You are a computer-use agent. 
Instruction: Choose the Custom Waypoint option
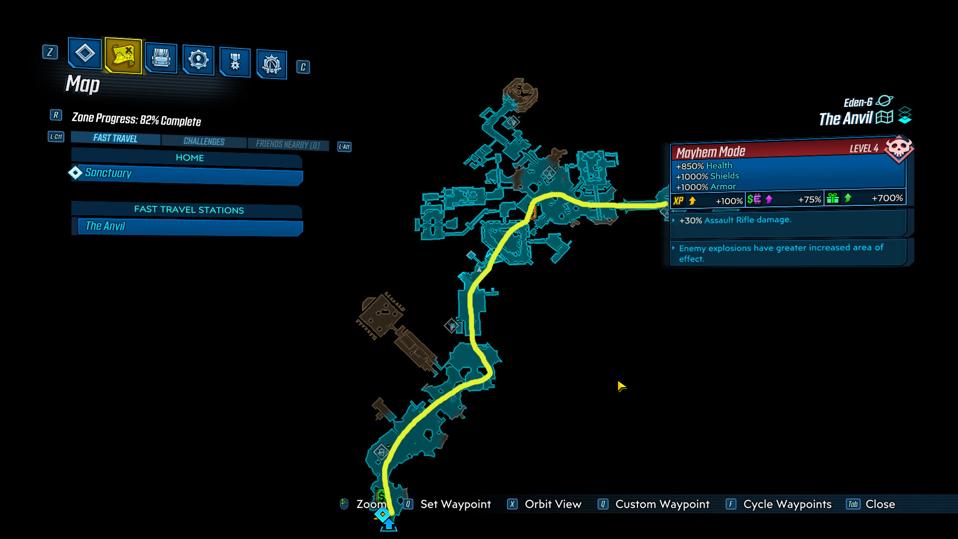coord(662,504)
